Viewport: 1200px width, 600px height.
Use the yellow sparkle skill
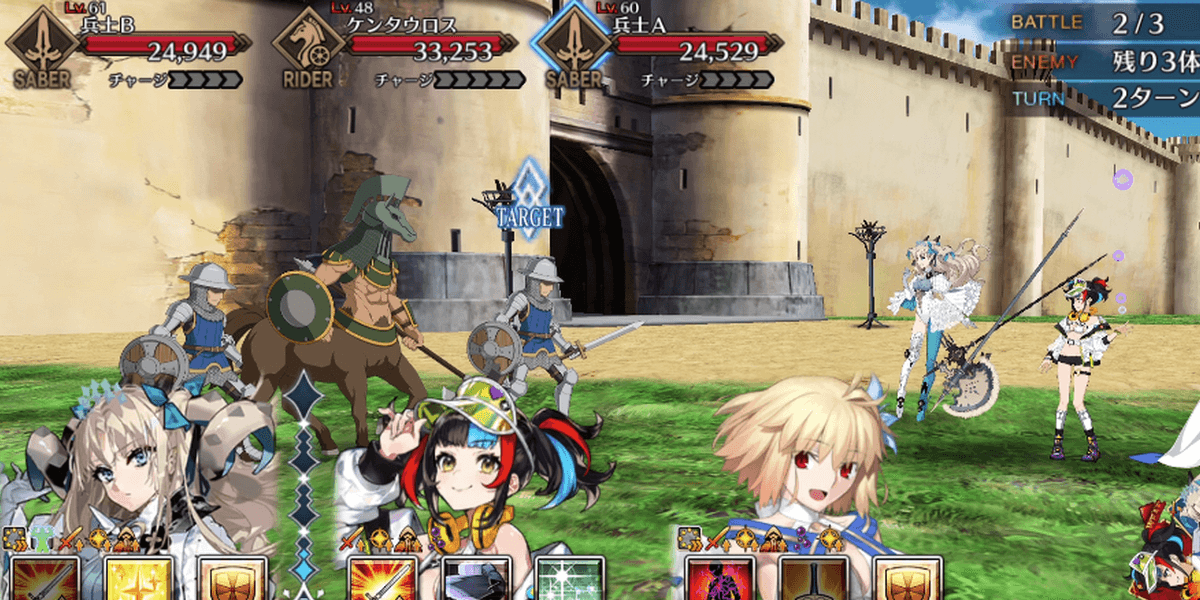(x=138, y=579)
